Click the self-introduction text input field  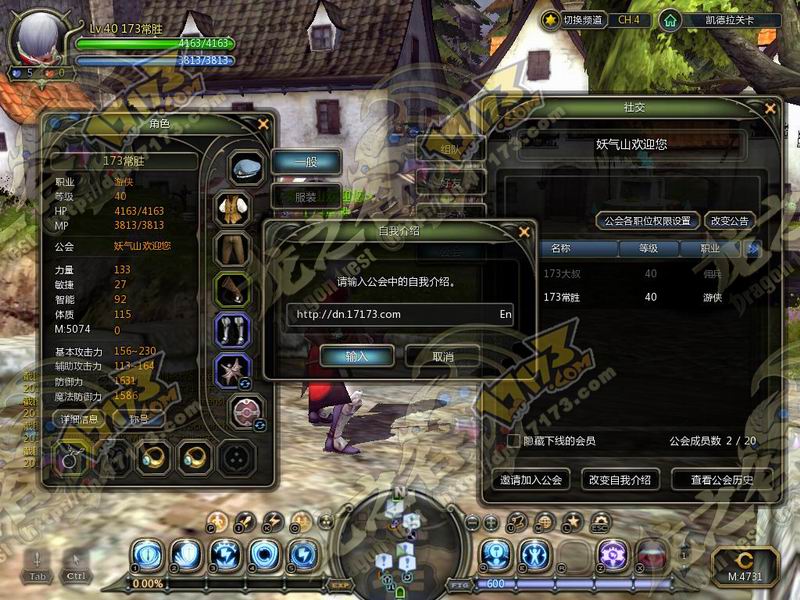[x=390, y=314]
